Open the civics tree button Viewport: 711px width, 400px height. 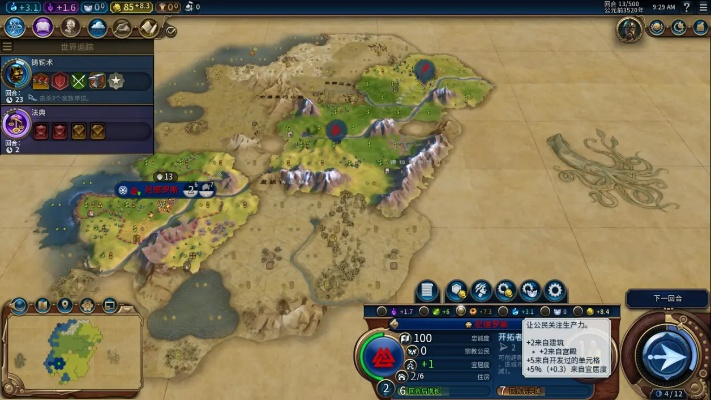tap(43, 27)
